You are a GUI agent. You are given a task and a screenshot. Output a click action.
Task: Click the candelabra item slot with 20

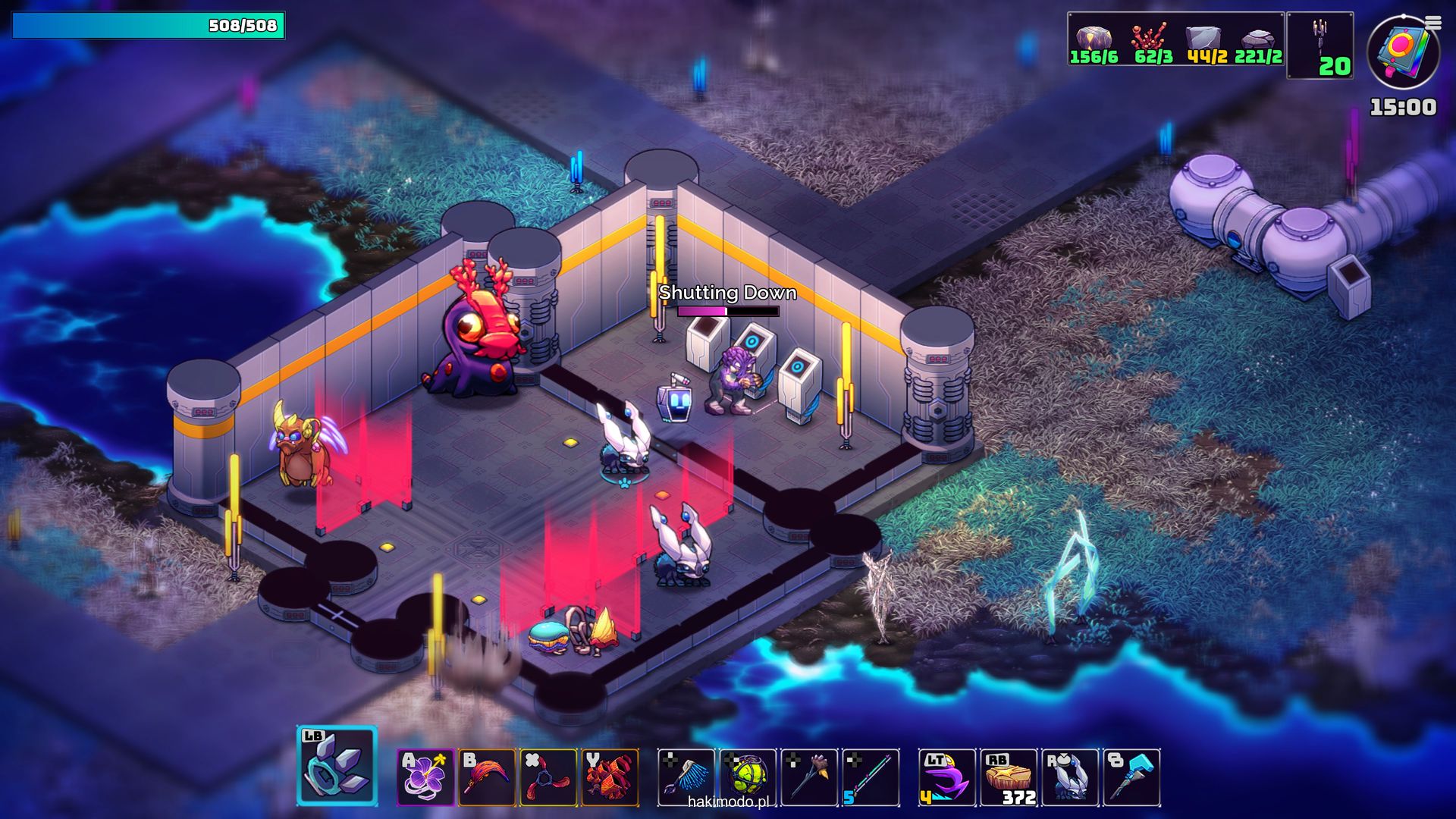click(x=1320, y=44)
